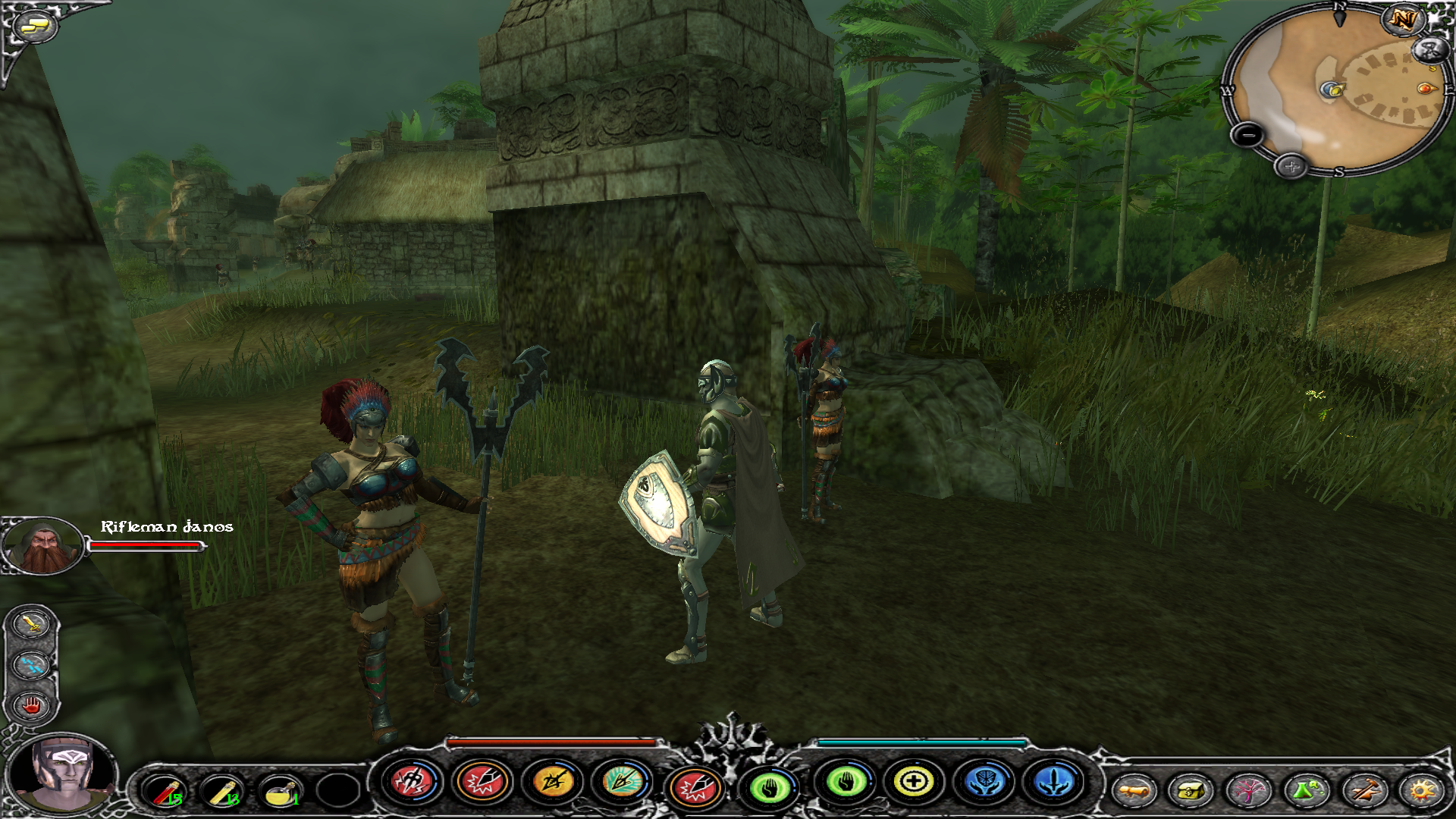
Task: Open the pink skill tree icon
Action: [1247, 792]
